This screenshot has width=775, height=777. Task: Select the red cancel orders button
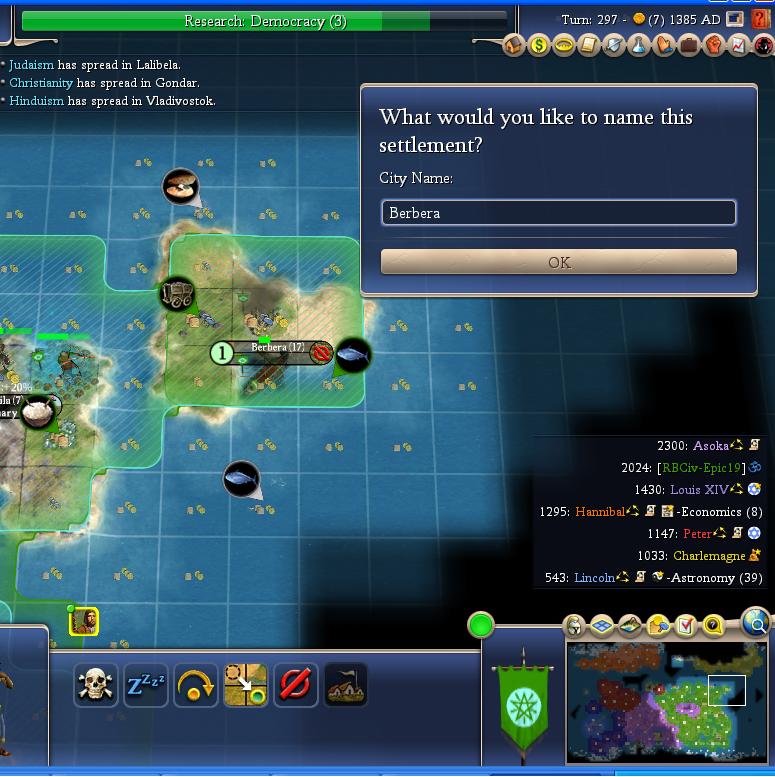296,685
